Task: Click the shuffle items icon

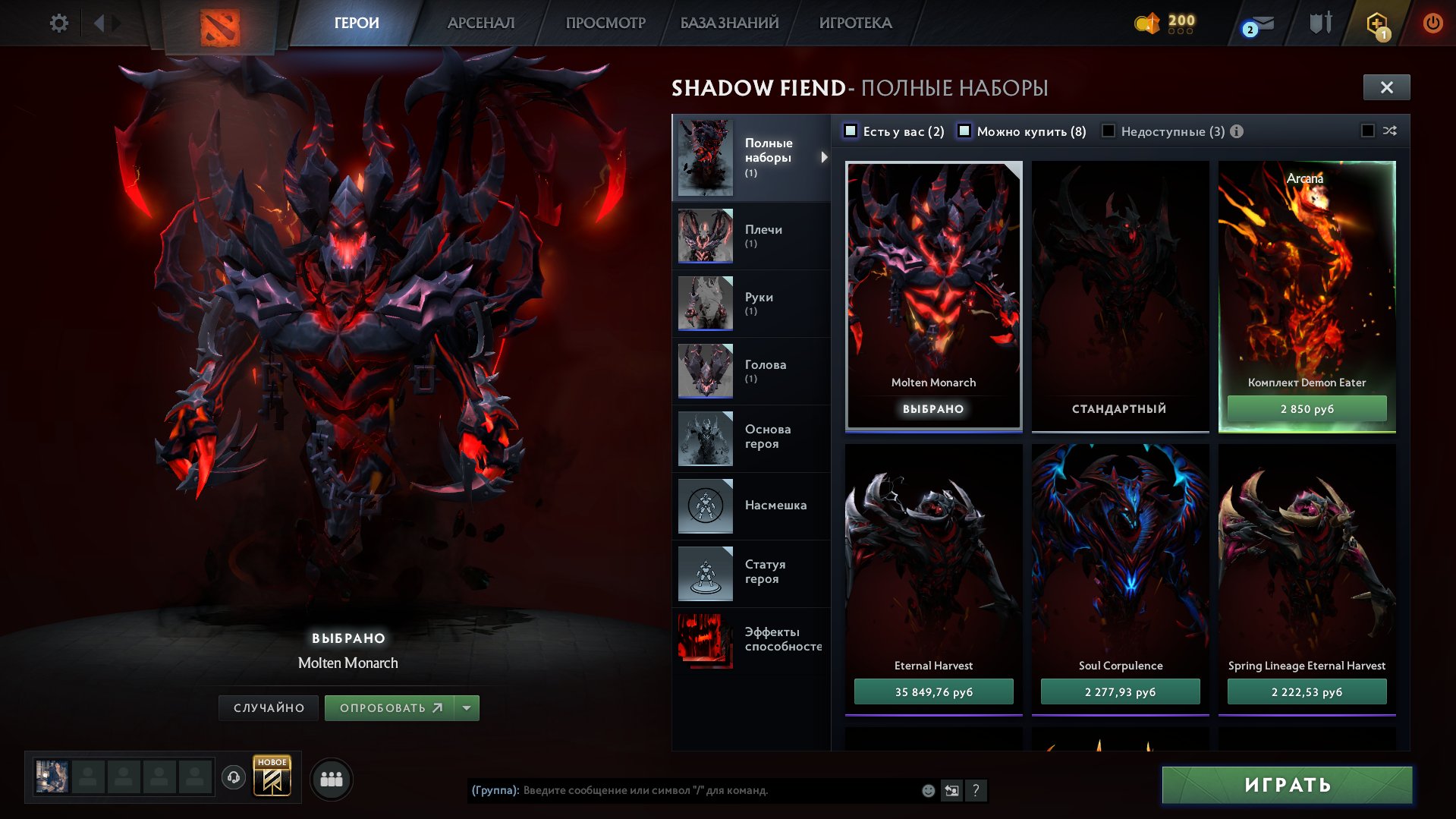Action: tap(1389, 131)
